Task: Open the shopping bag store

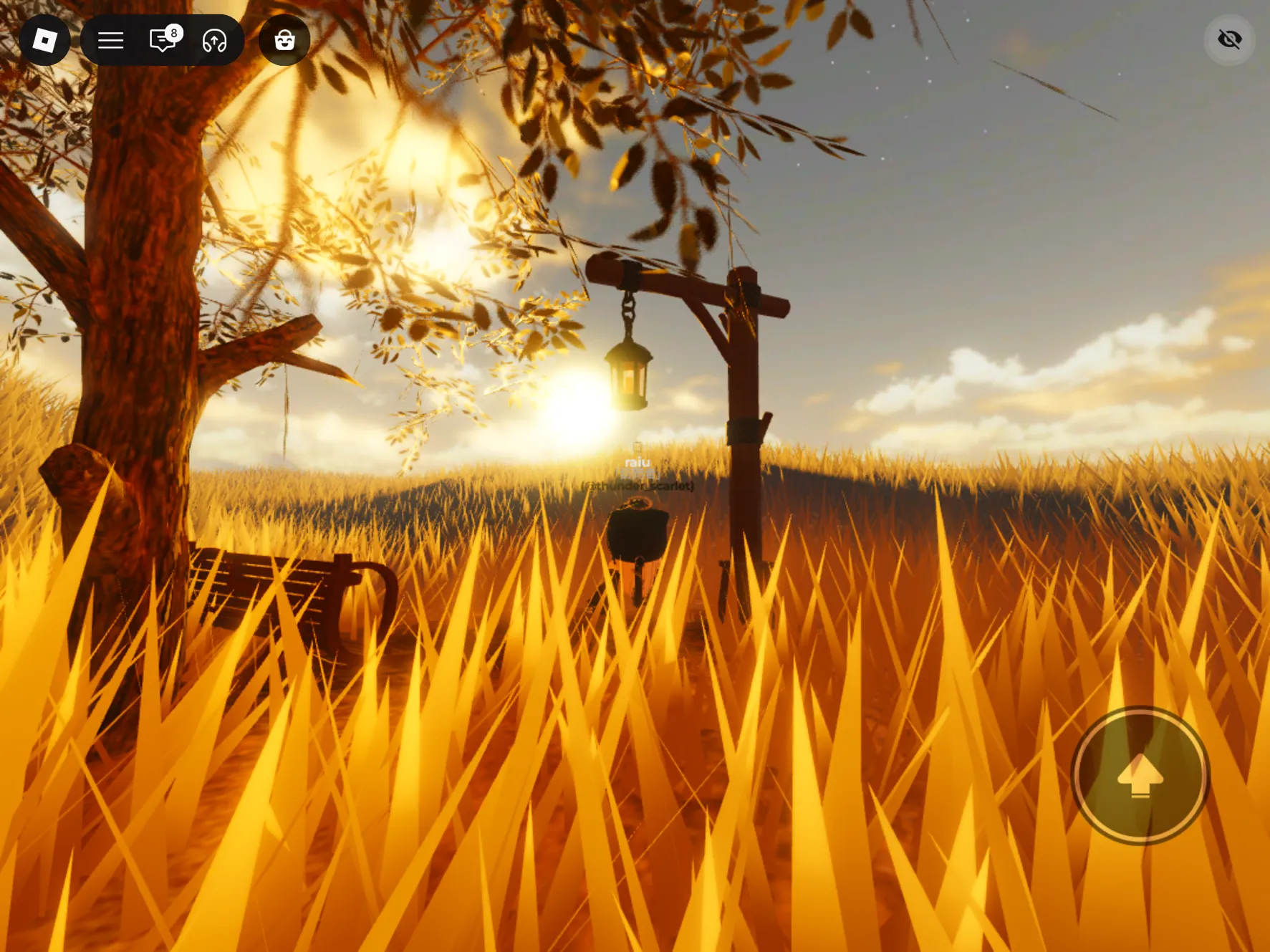Action: pyautogui.click(x=284, y=40)
